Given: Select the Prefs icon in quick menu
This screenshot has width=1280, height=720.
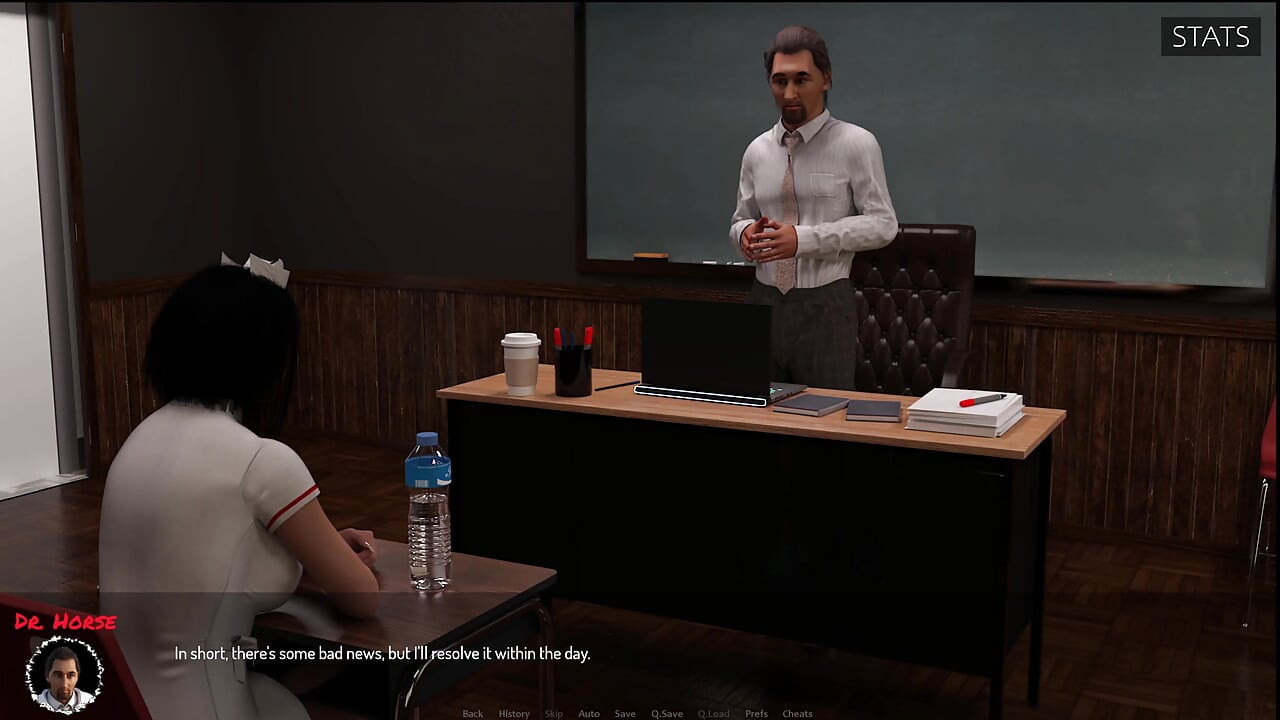Looking at the screenshot, I should pyautogui.click(x=756, y=713).
